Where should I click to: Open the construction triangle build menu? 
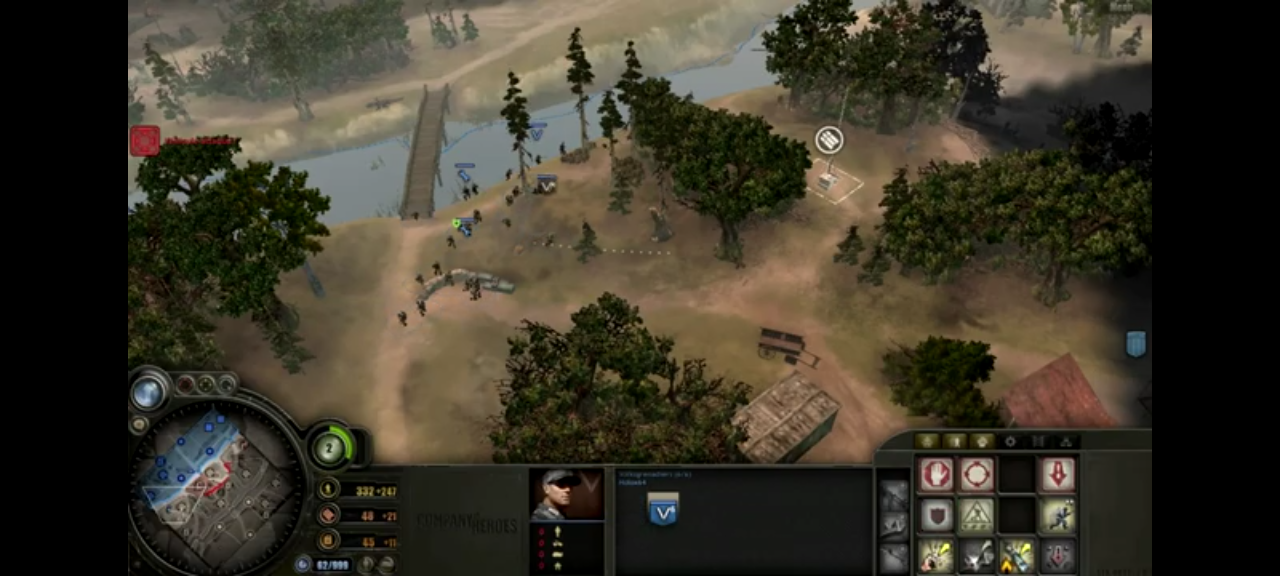point(977,516)
